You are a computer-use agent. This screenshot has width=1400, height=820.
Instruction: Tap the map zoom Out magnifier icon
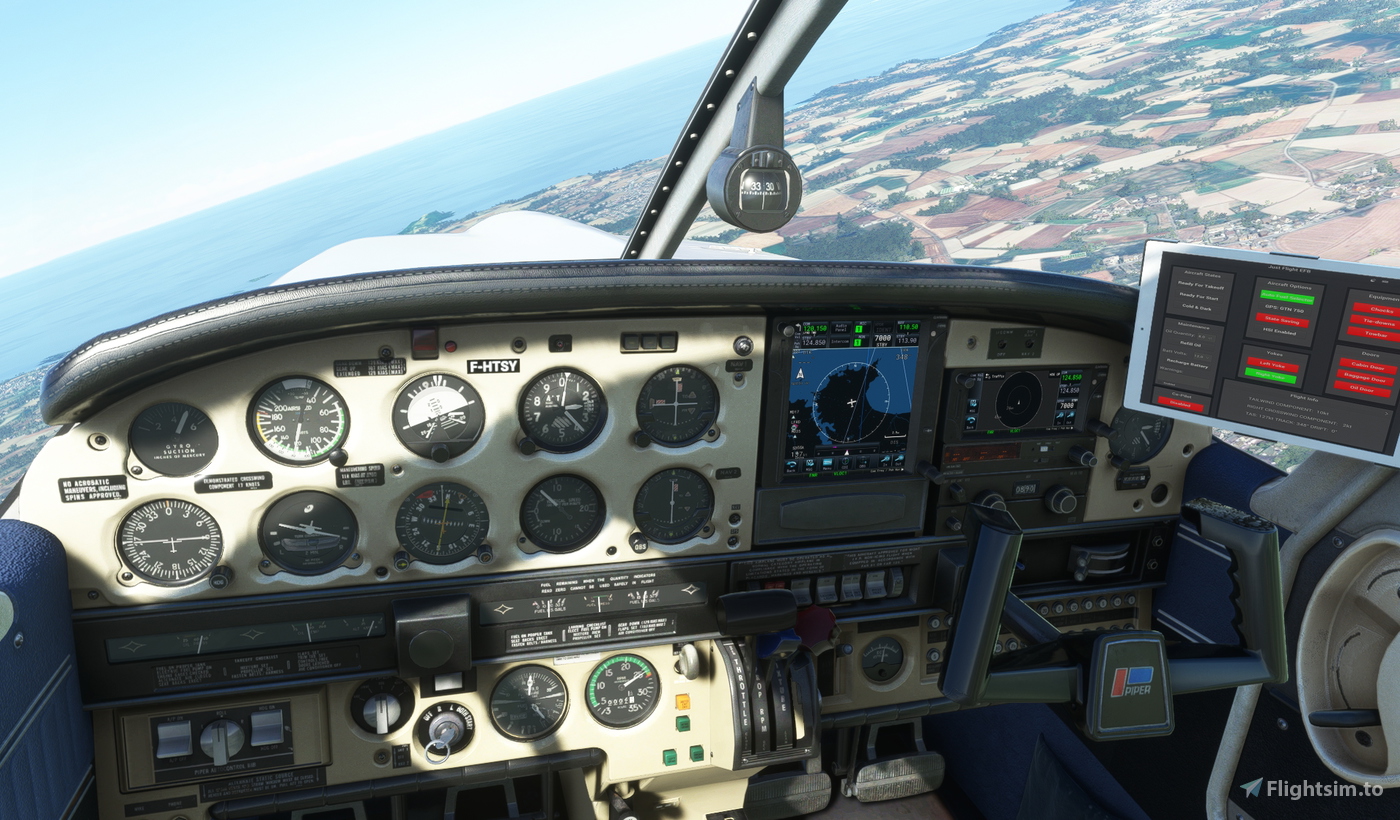(x=899, y=461)
